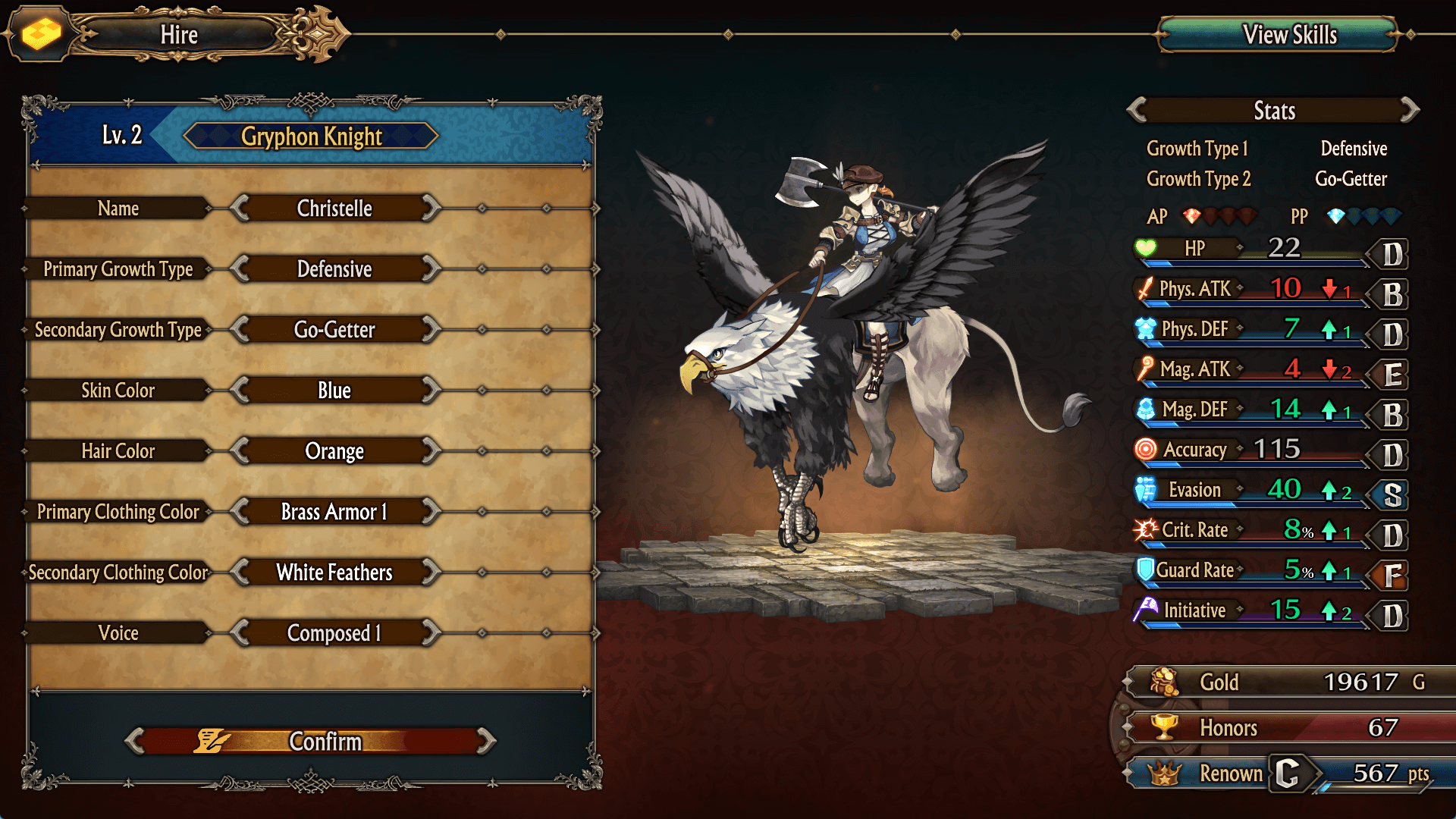
Task: Select the Name field row label
Action: (118, 209)
